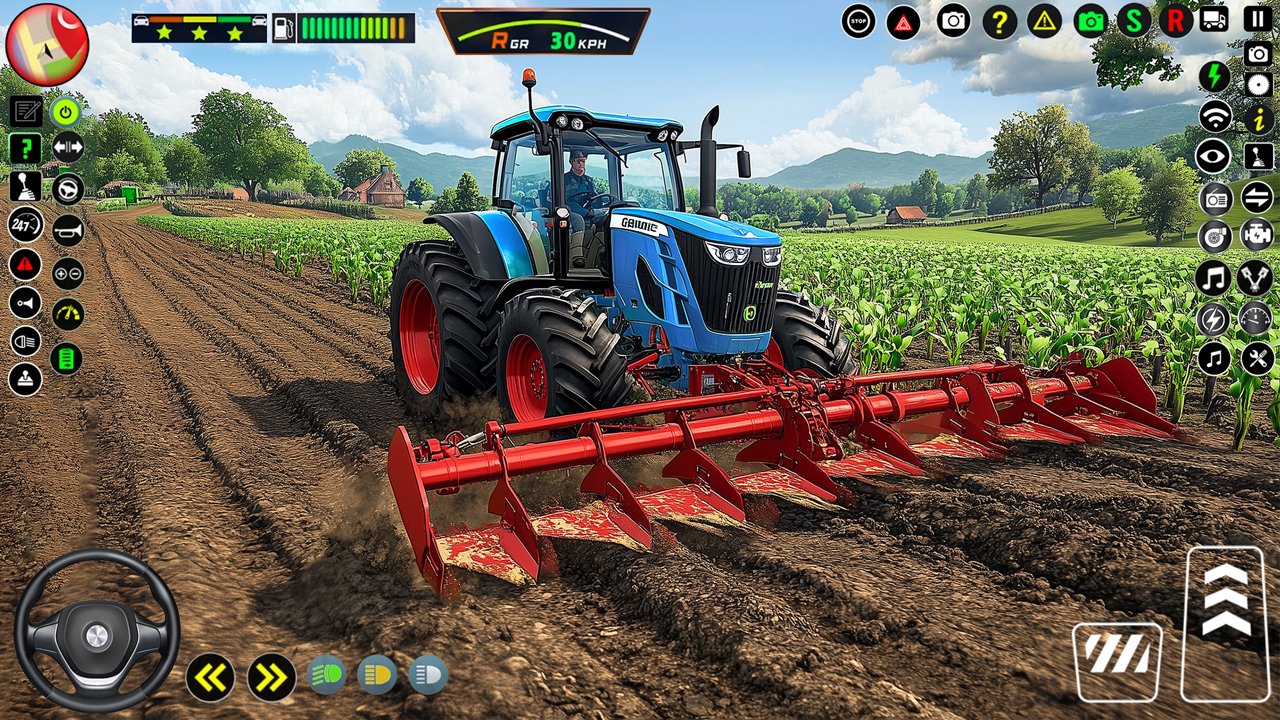This screenshot has height=720, width=1280.
Task: Mute the music note icon
Action: 1214,277
